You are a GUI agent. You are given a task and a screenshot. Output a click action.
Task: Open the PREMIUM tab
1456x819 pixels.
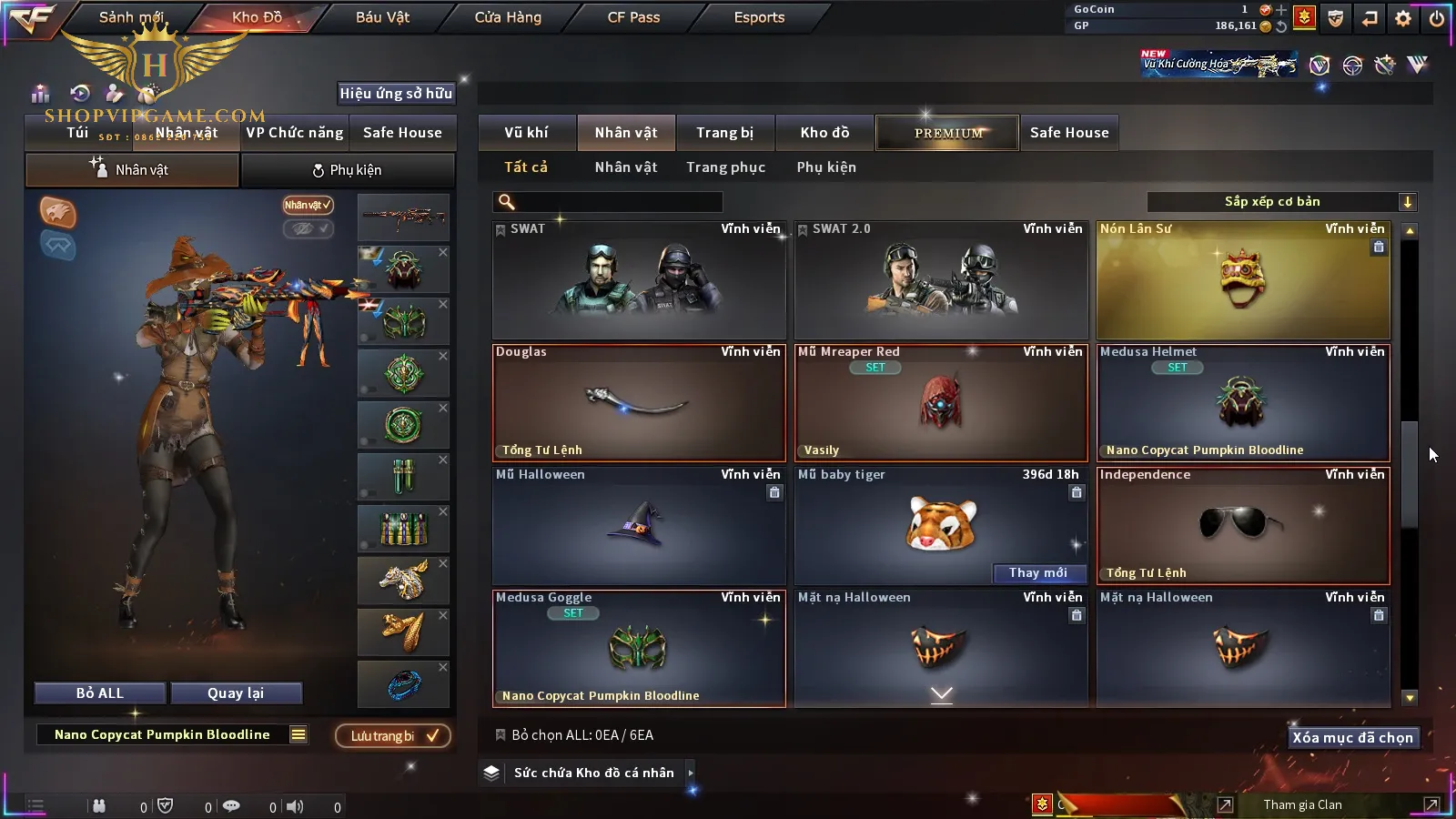coord(948,133)
